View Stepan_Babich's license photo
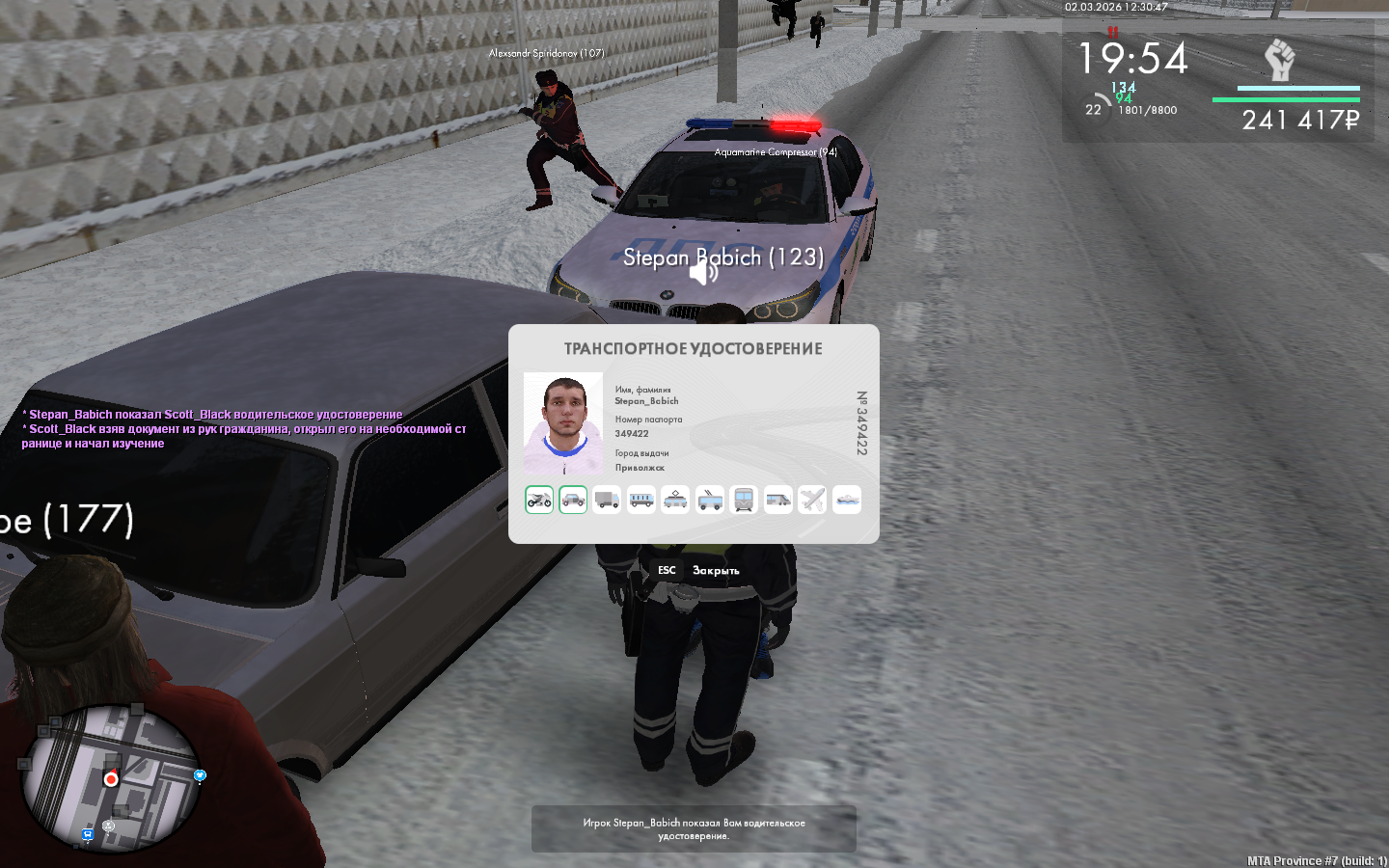This screenshot has width=1389, height=868. 563,422
